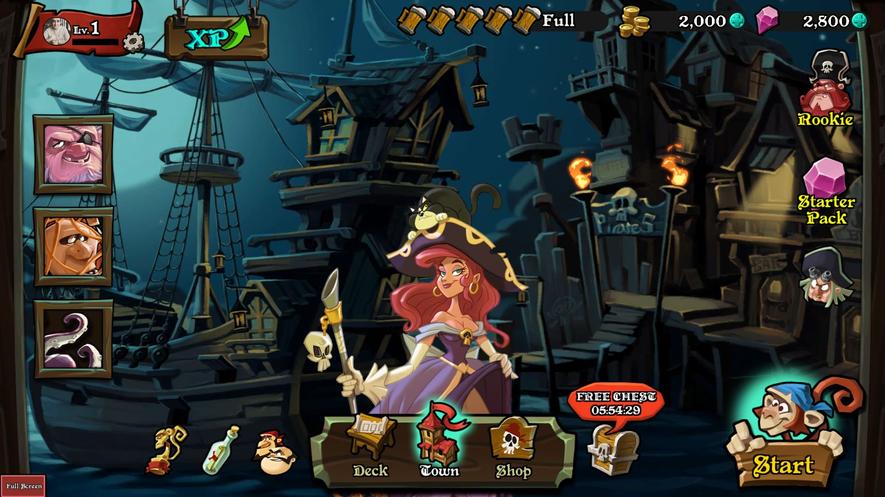
Task: Click the green-faced goggles character icon
Action: tap(825, 276)
